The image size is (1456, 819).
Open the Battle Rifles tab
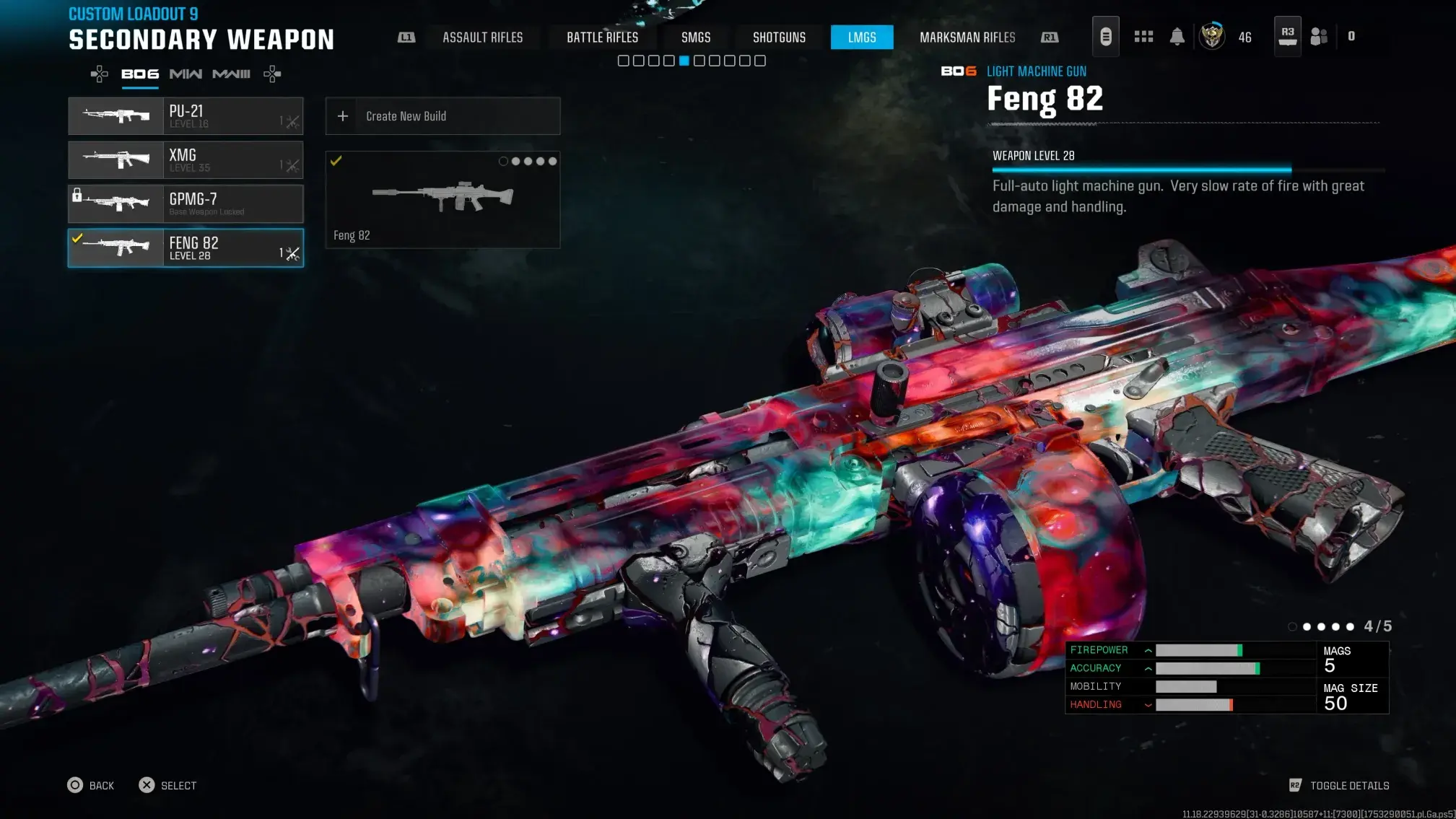point(602,38)
